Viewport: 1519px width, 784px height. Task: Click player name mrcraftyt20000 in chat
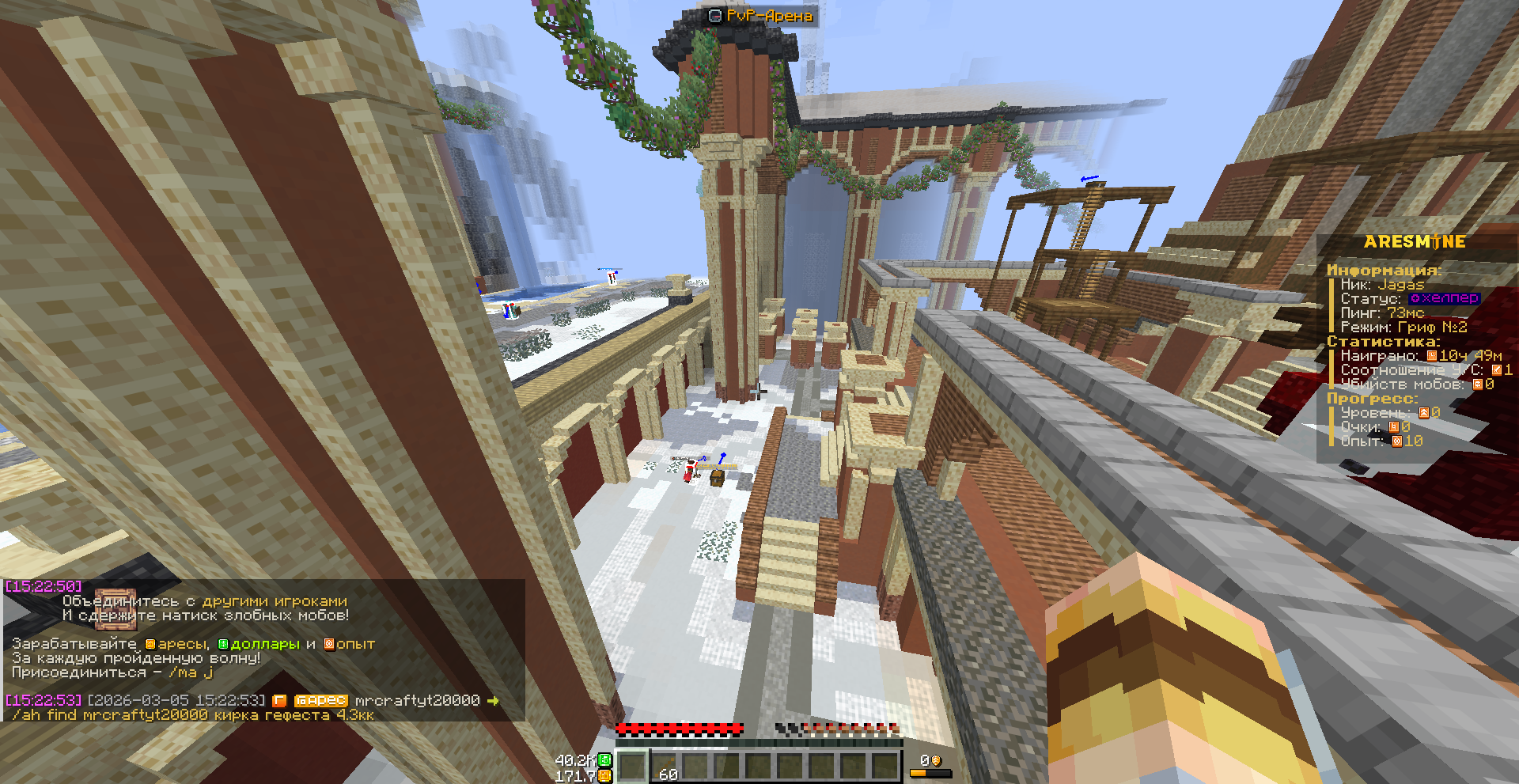[417, 700]
